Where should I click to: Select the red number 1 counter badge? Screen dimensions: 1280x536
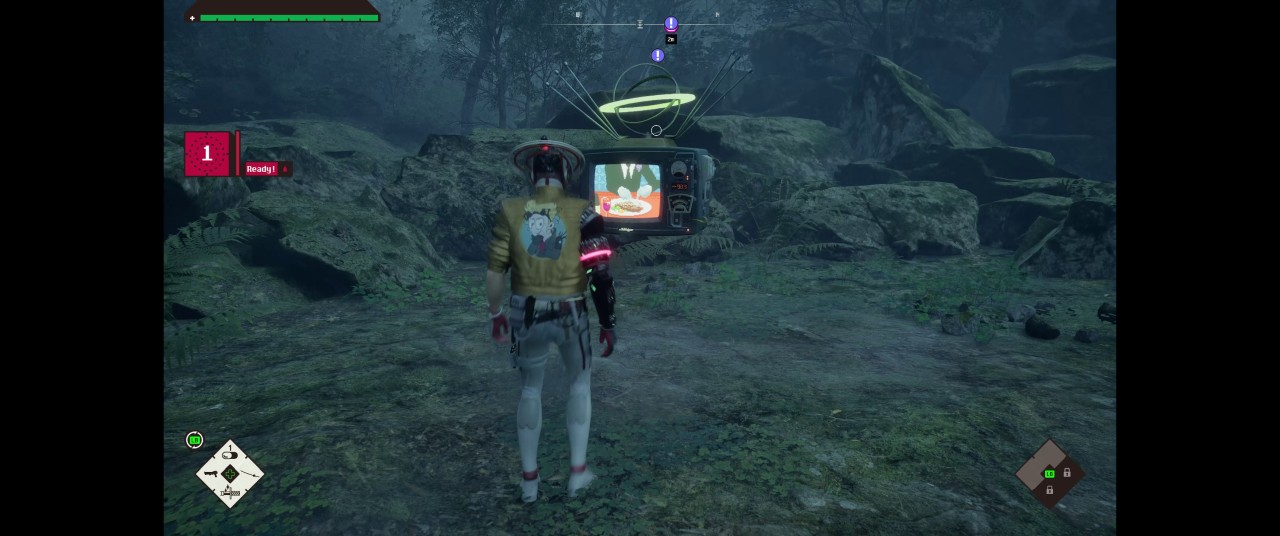coord(207,154)
